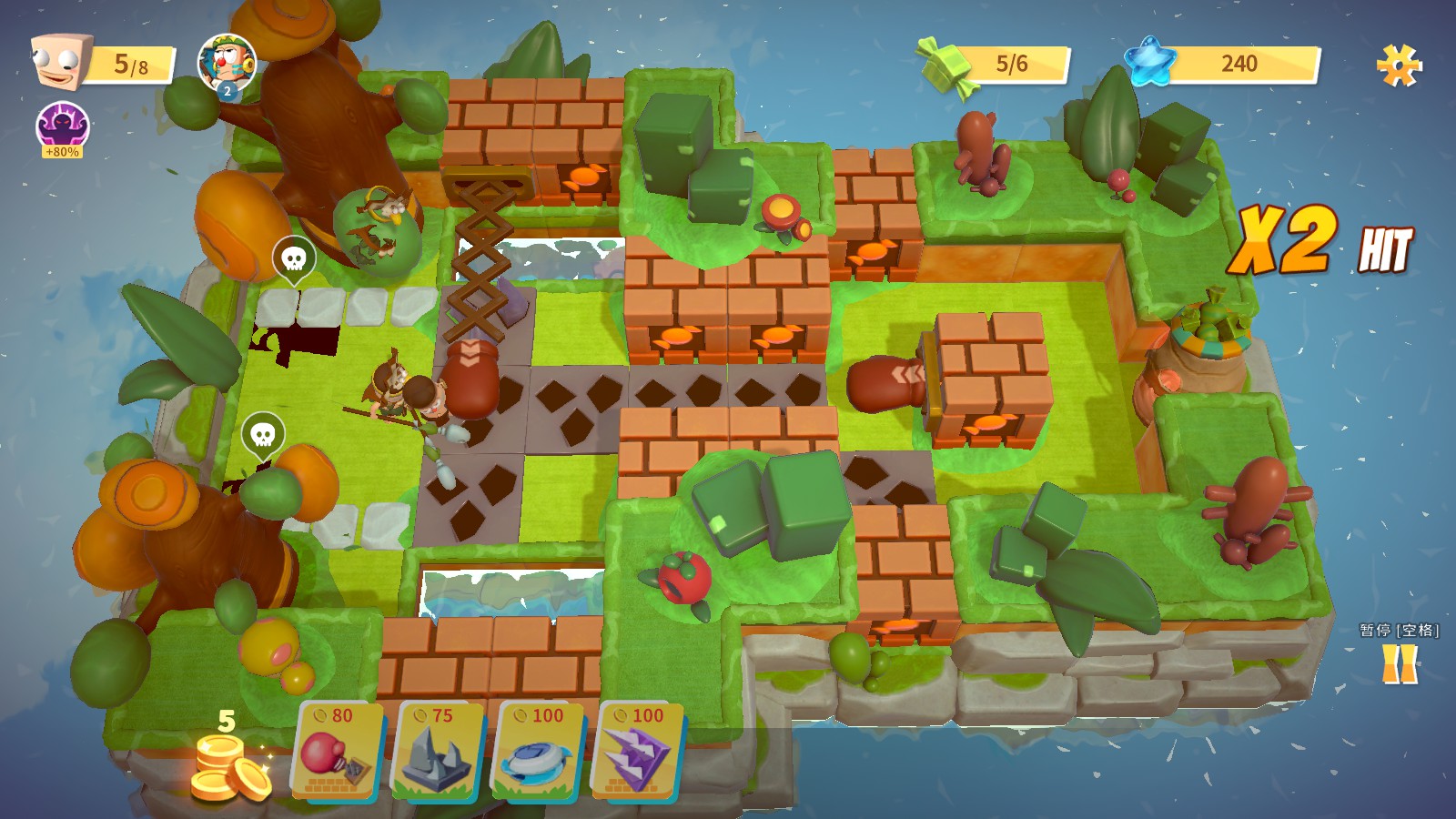Click the purple +80% buff icon
The image size is (1456, 819).
(x=62, y=128)
